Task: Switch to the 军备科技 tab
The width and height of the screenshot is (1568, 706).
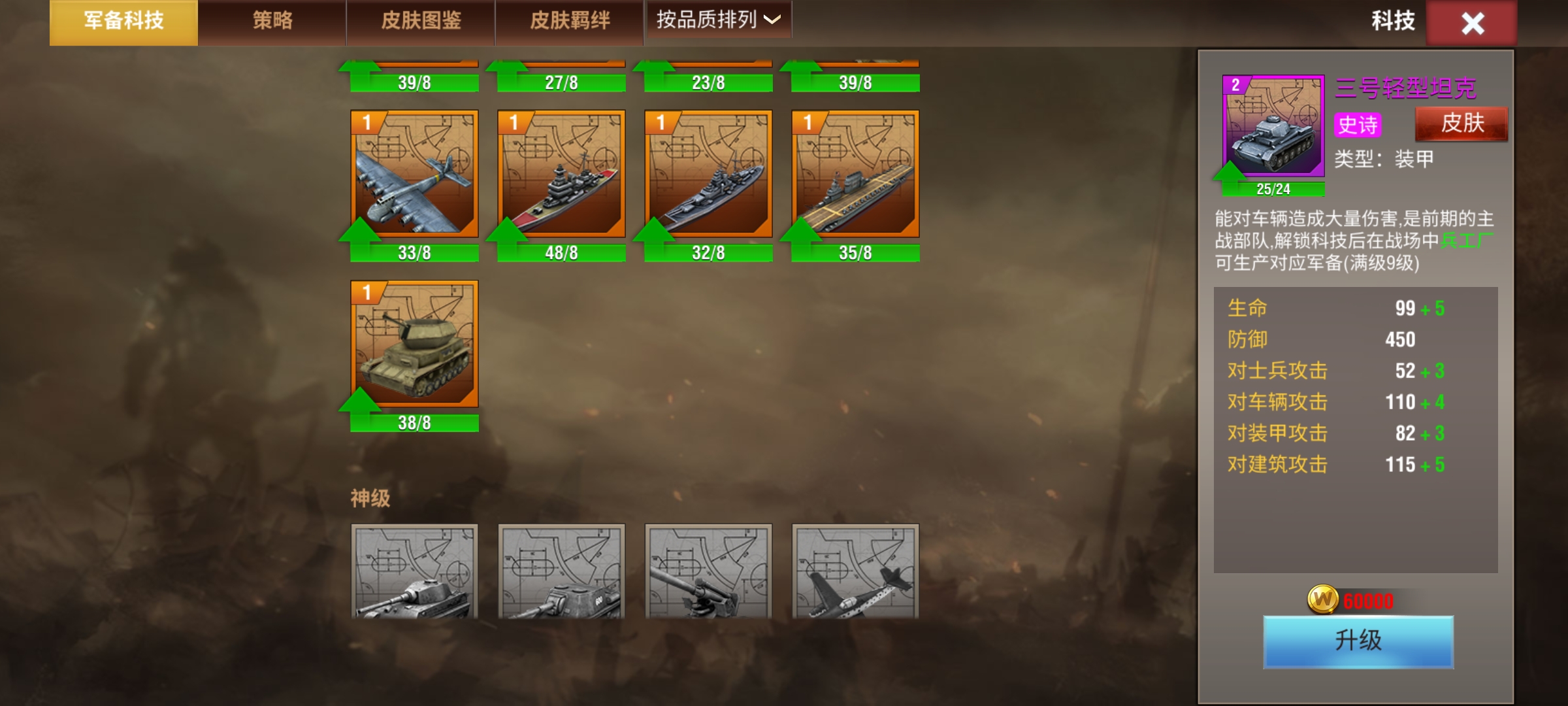Action: (x=123, y=22)
